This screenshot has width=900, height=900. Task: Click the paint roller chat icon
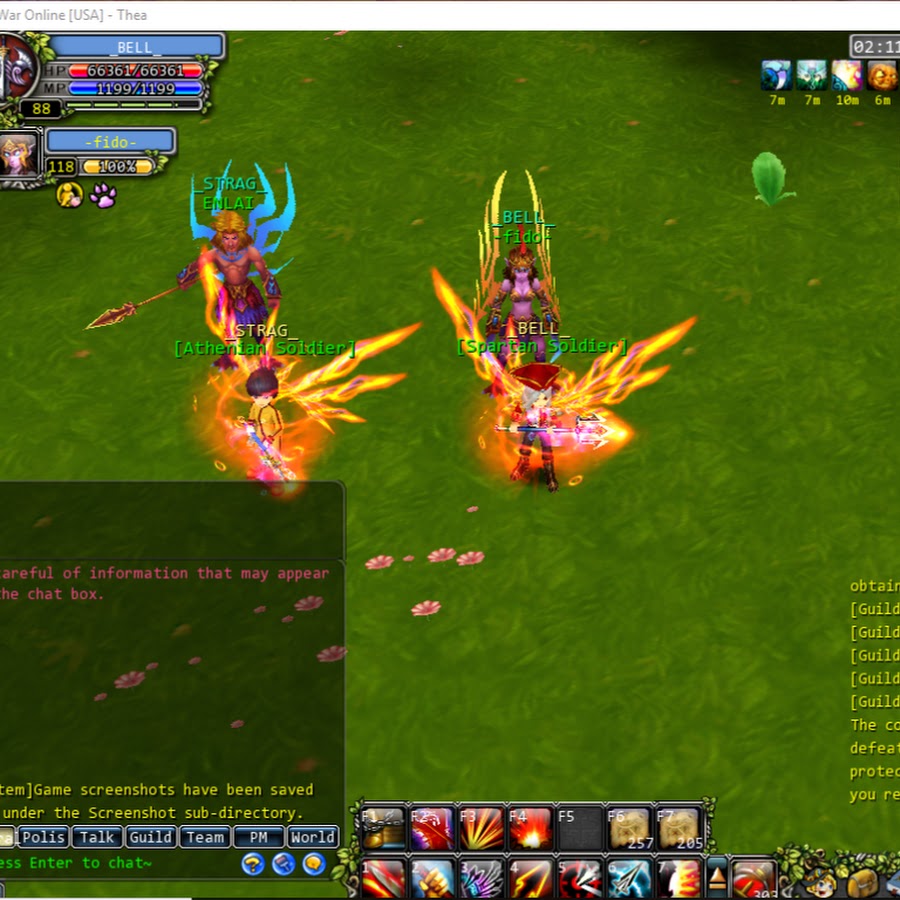click(284, 864)
